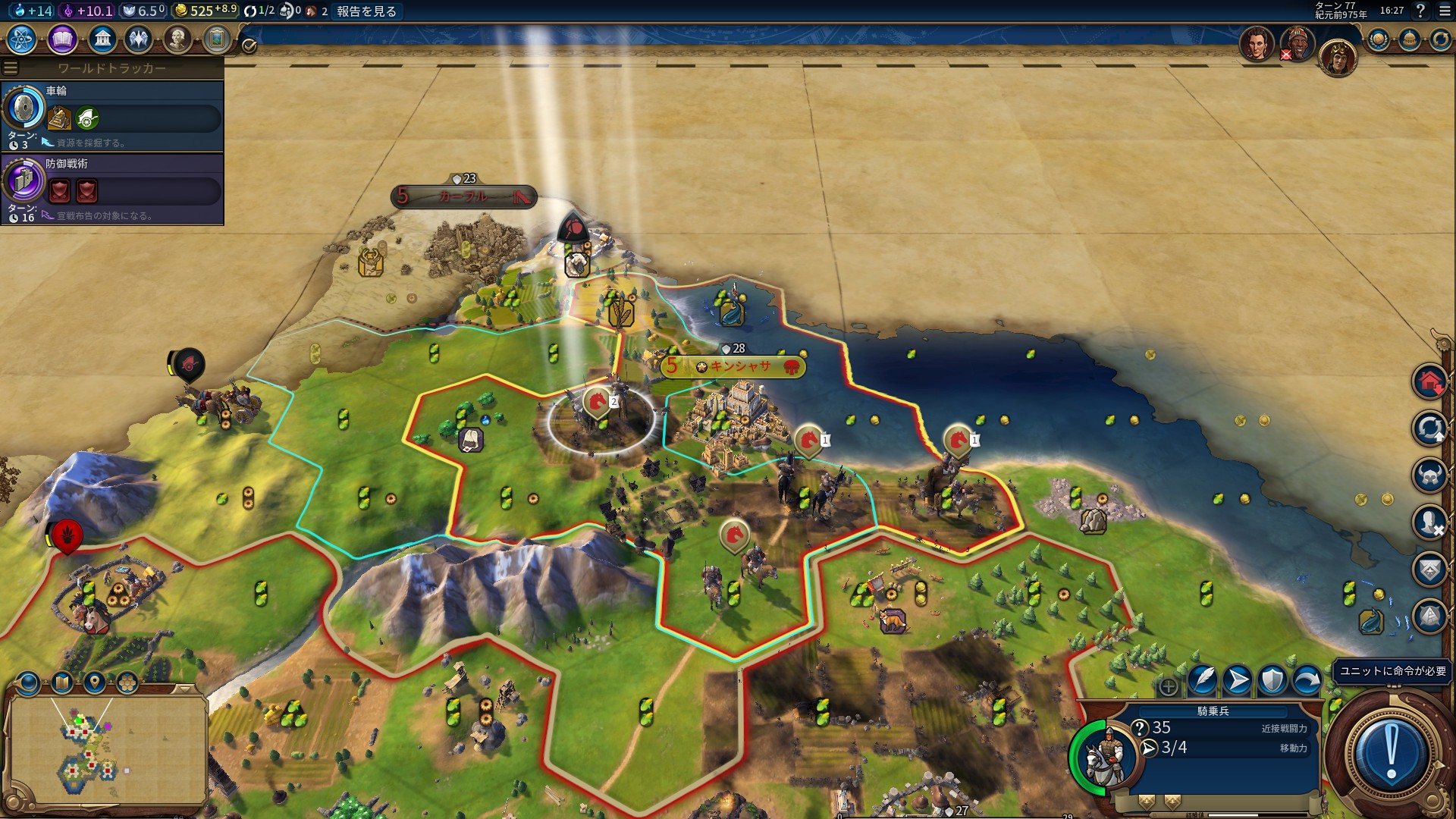Open the civics tree book button

click(62, 39)
